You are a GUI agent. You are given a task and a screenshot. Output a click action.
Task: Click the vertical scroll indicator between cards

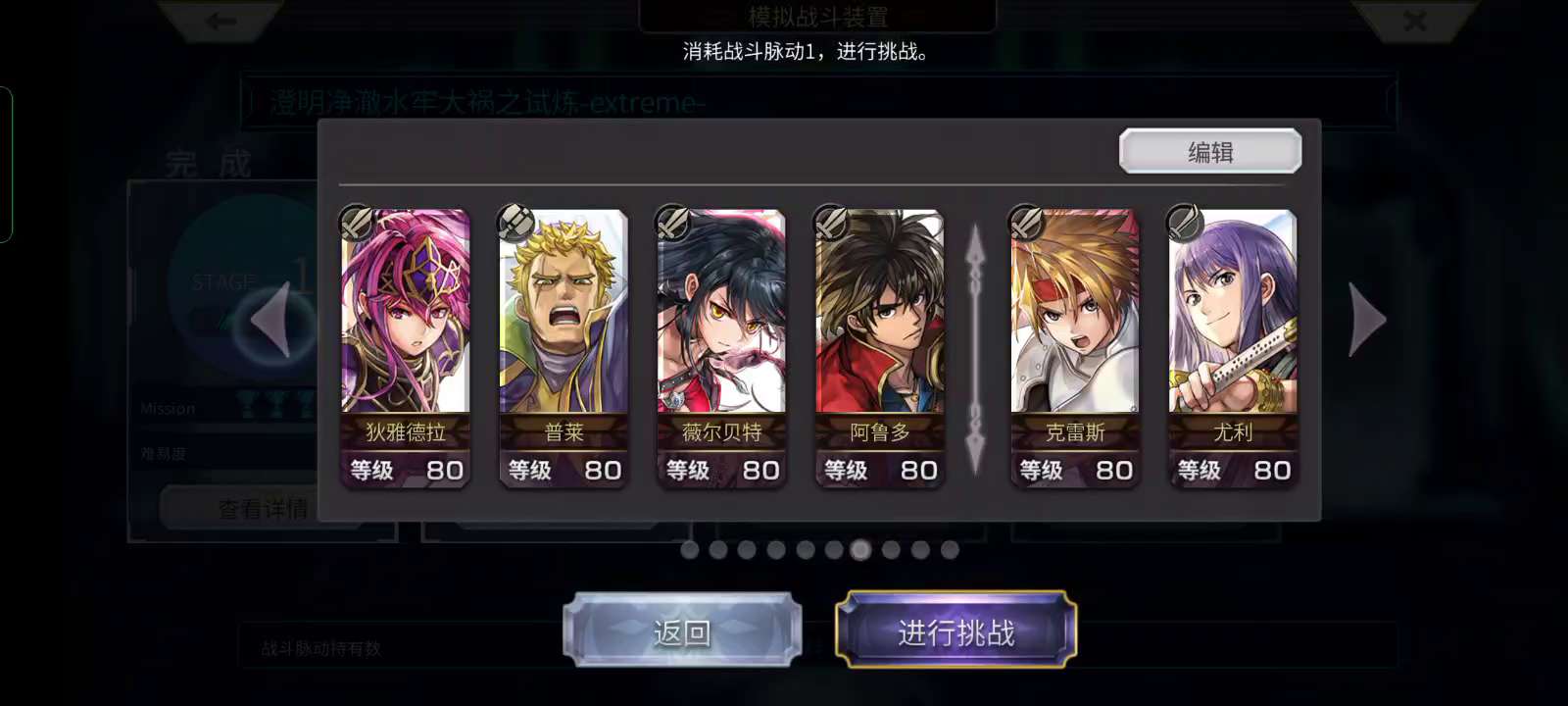click(975, 338)
